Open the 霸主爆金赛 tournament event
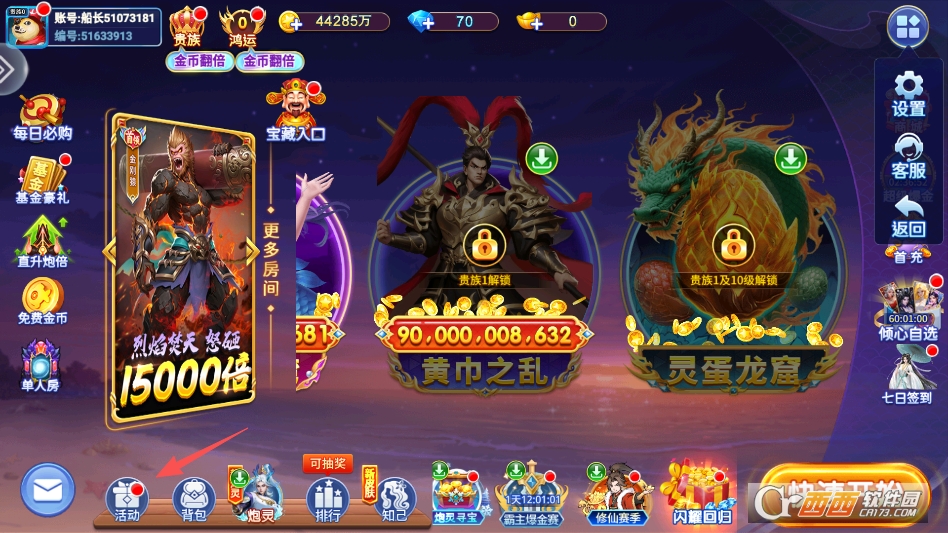This screenshot has width=948, height=533. click(x=528, y=494)
